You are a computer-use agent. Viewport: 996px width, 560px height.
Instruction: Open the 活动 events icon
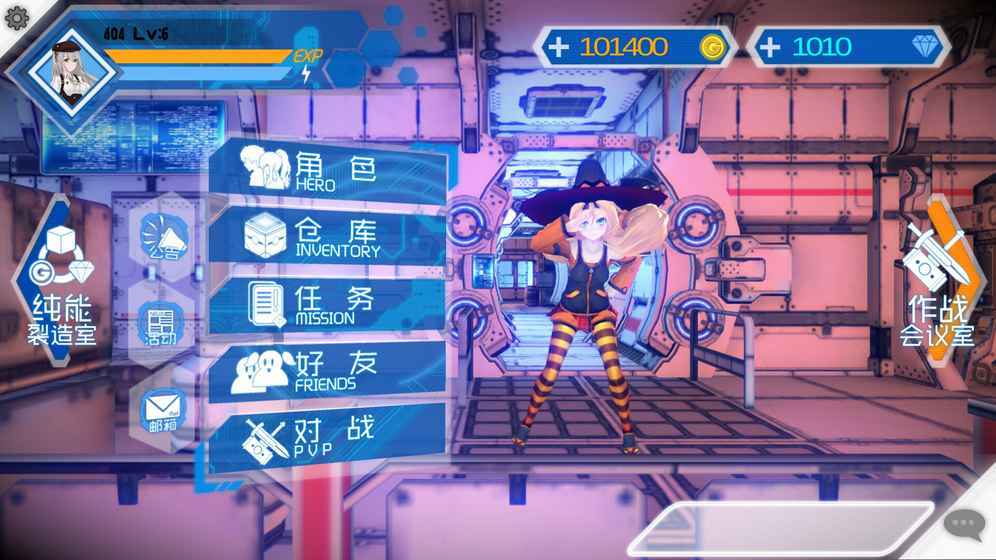tap(161, 324)
